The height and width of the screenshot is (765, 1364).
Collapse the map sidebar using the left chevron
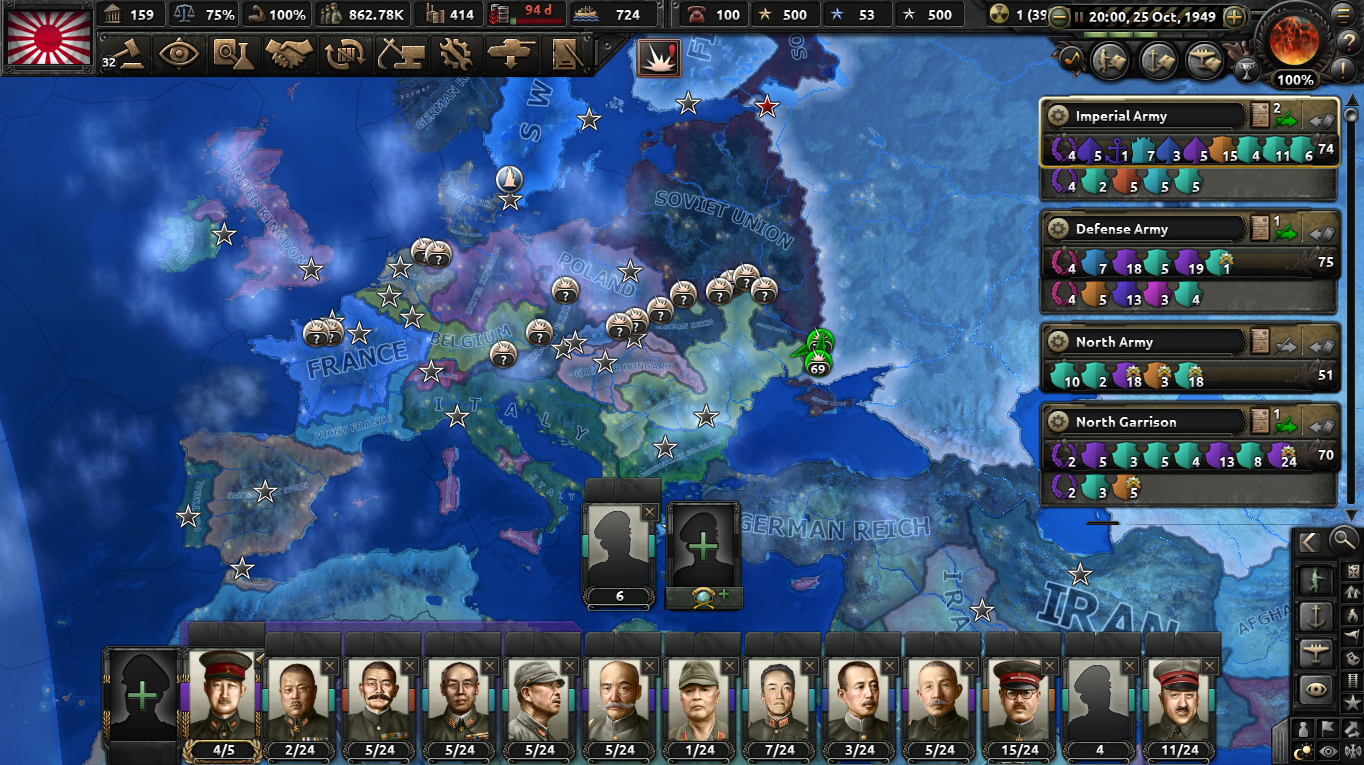coord(1308,542)
